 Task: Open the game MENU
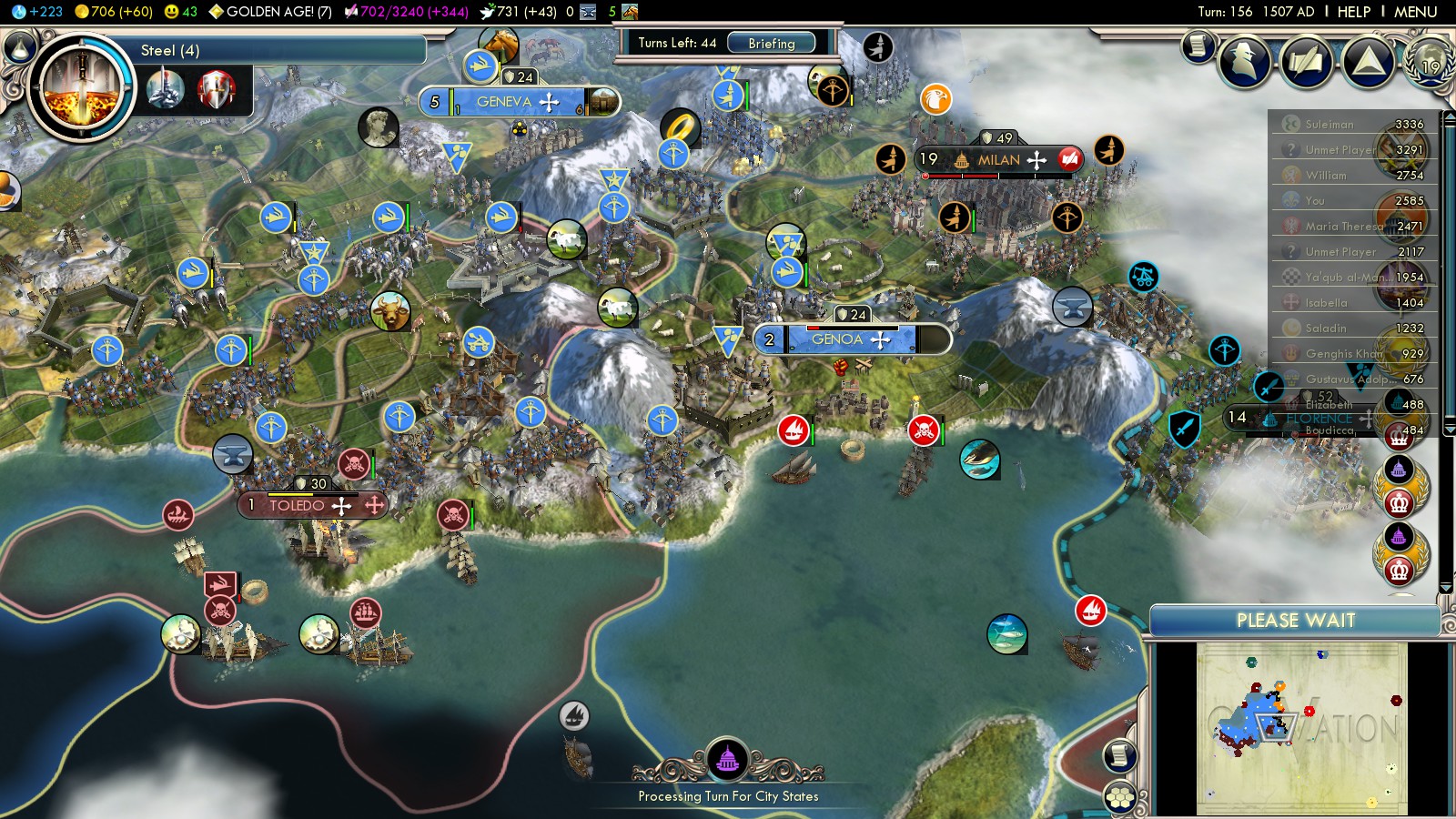click(x=1415, y=12)
